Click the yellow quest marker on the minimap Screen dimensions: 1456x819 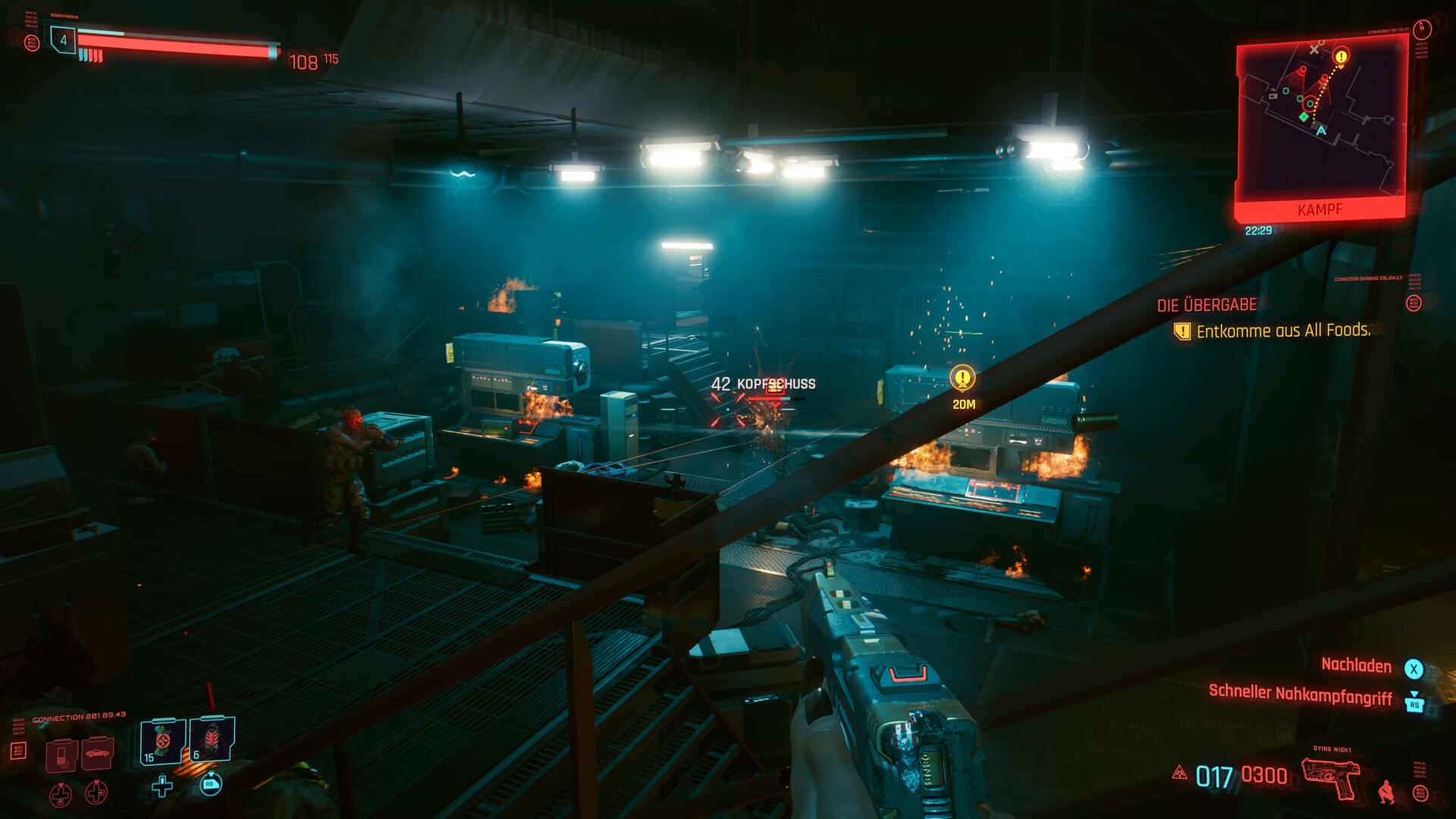tap(1341, 56)
